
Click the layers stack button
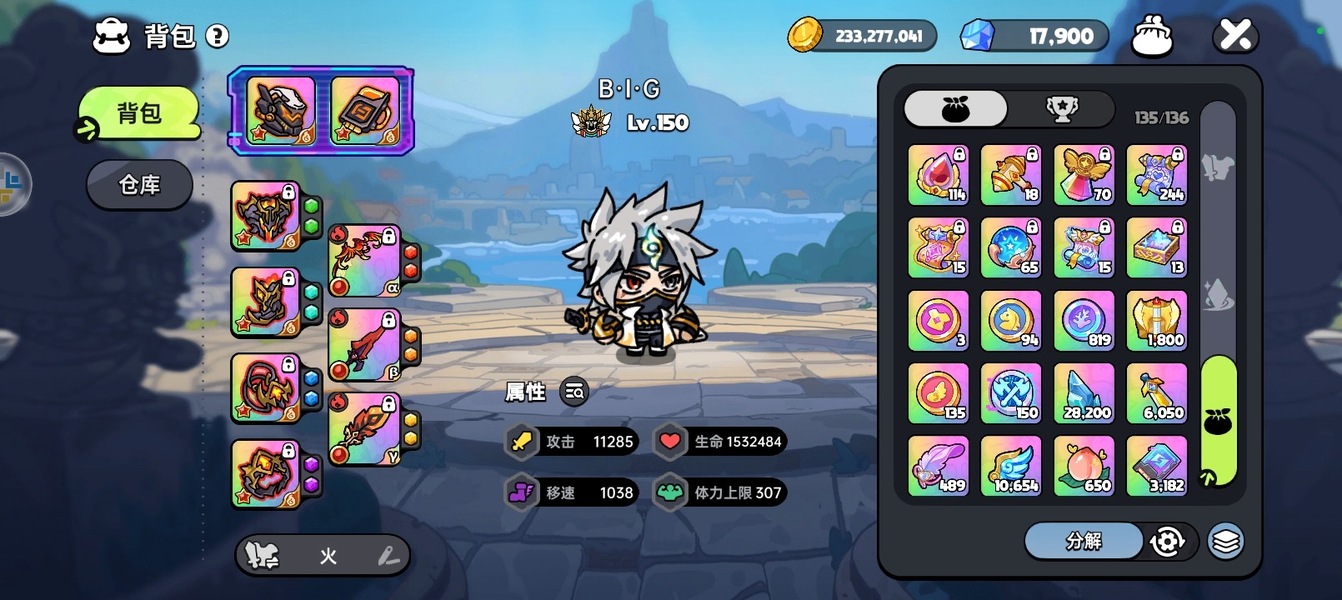1226,541
